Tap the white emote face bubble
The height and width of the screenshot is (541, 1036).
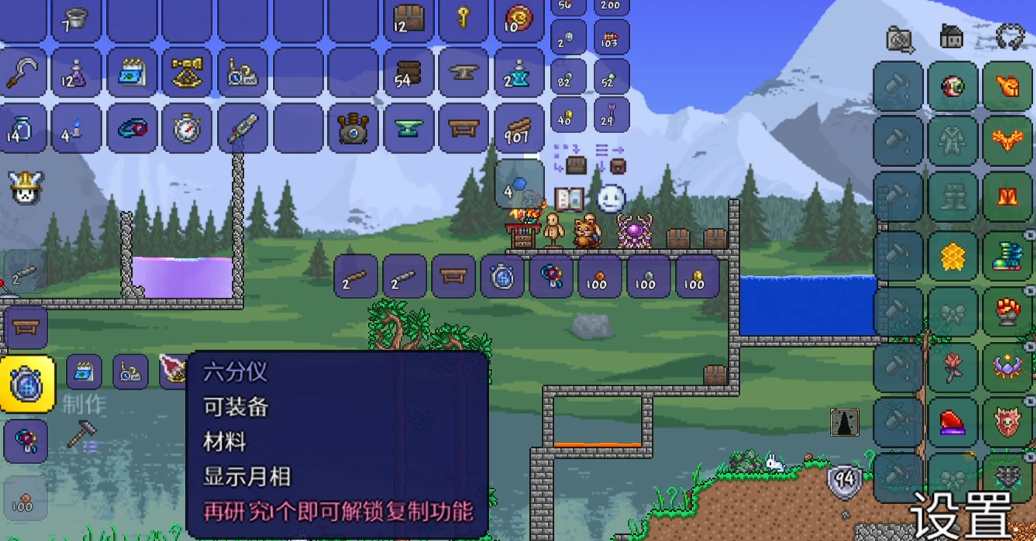tap(610, 198)
